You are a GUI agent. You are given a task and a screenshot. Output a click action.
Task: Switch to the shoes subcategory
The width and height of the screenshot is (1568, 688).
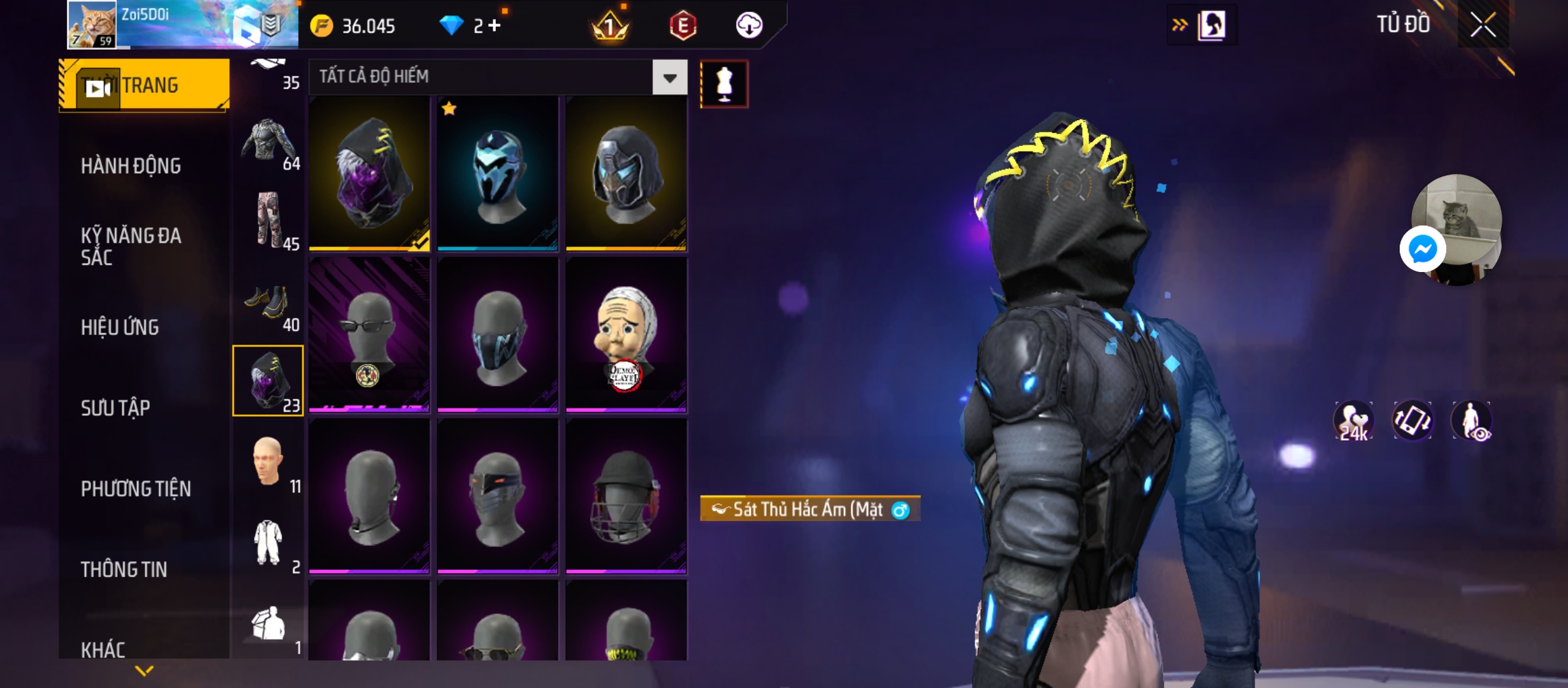pos(268,305)
